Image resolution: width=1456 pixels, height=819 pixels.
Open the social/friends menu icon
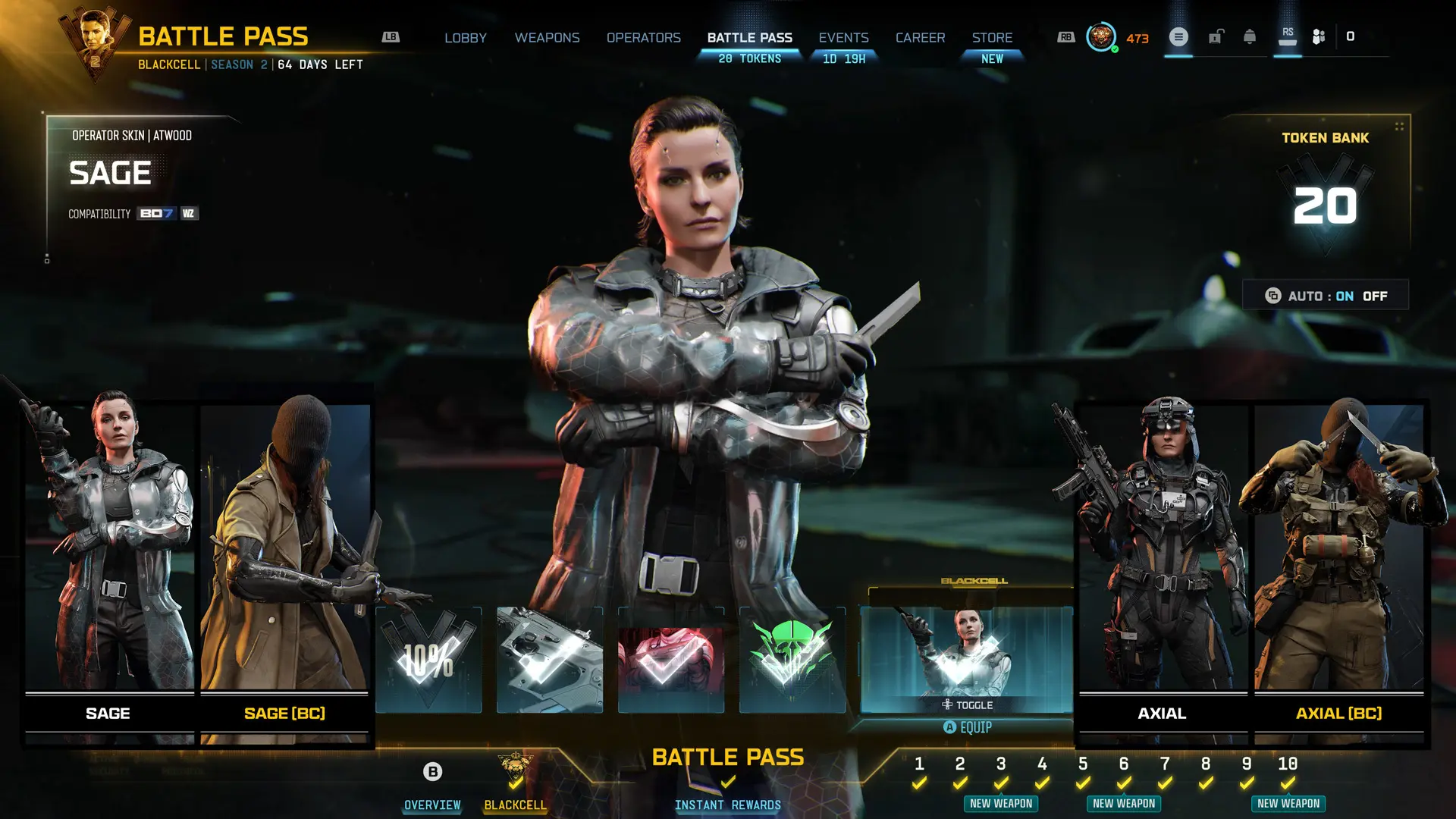tap(1318, 36)
